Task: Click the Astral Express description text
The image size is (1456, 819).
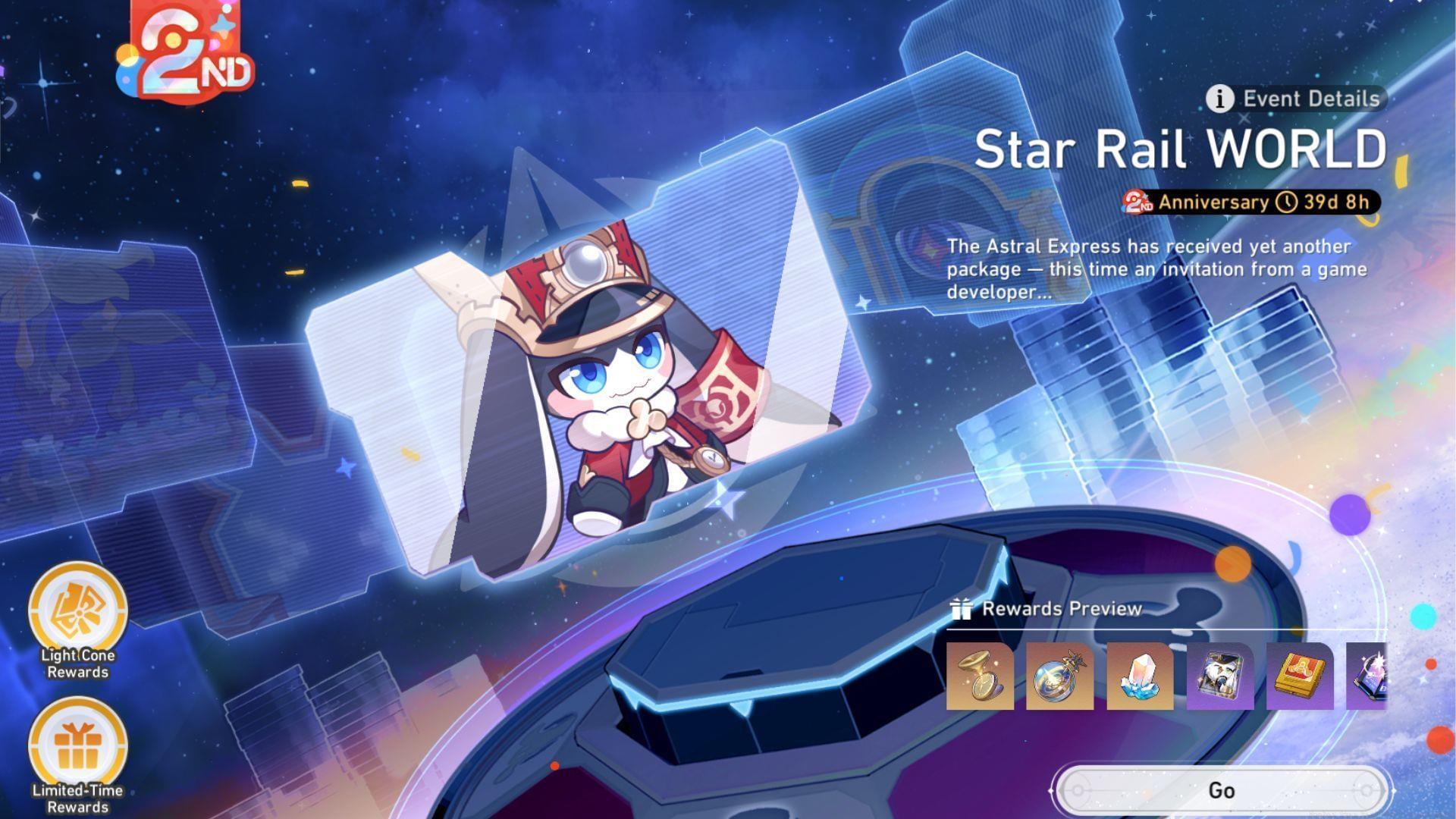Action: click(1153, 269)
